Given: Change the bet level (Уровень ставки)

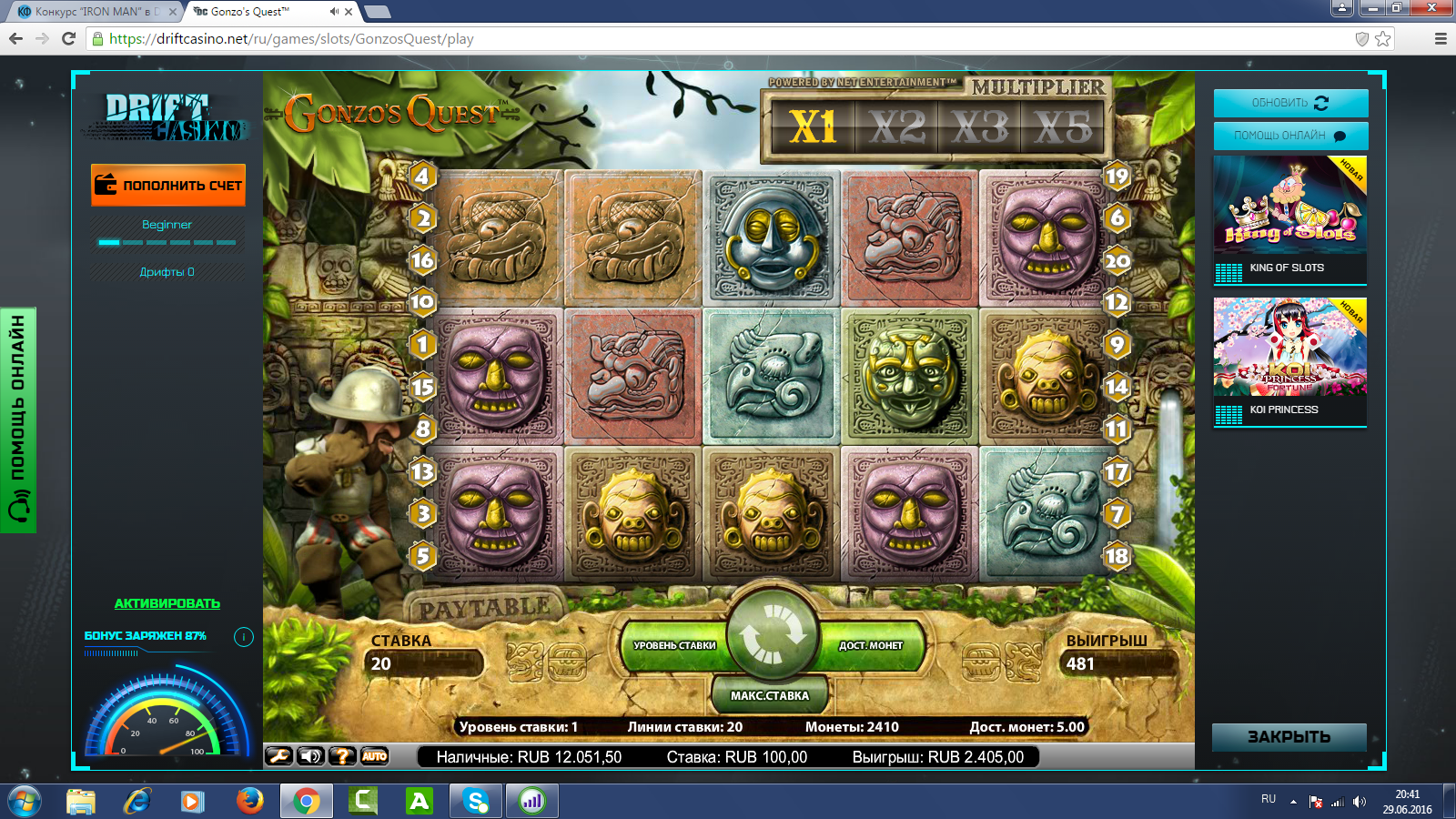Looking at the screenshot, I should tap(674, 645).
